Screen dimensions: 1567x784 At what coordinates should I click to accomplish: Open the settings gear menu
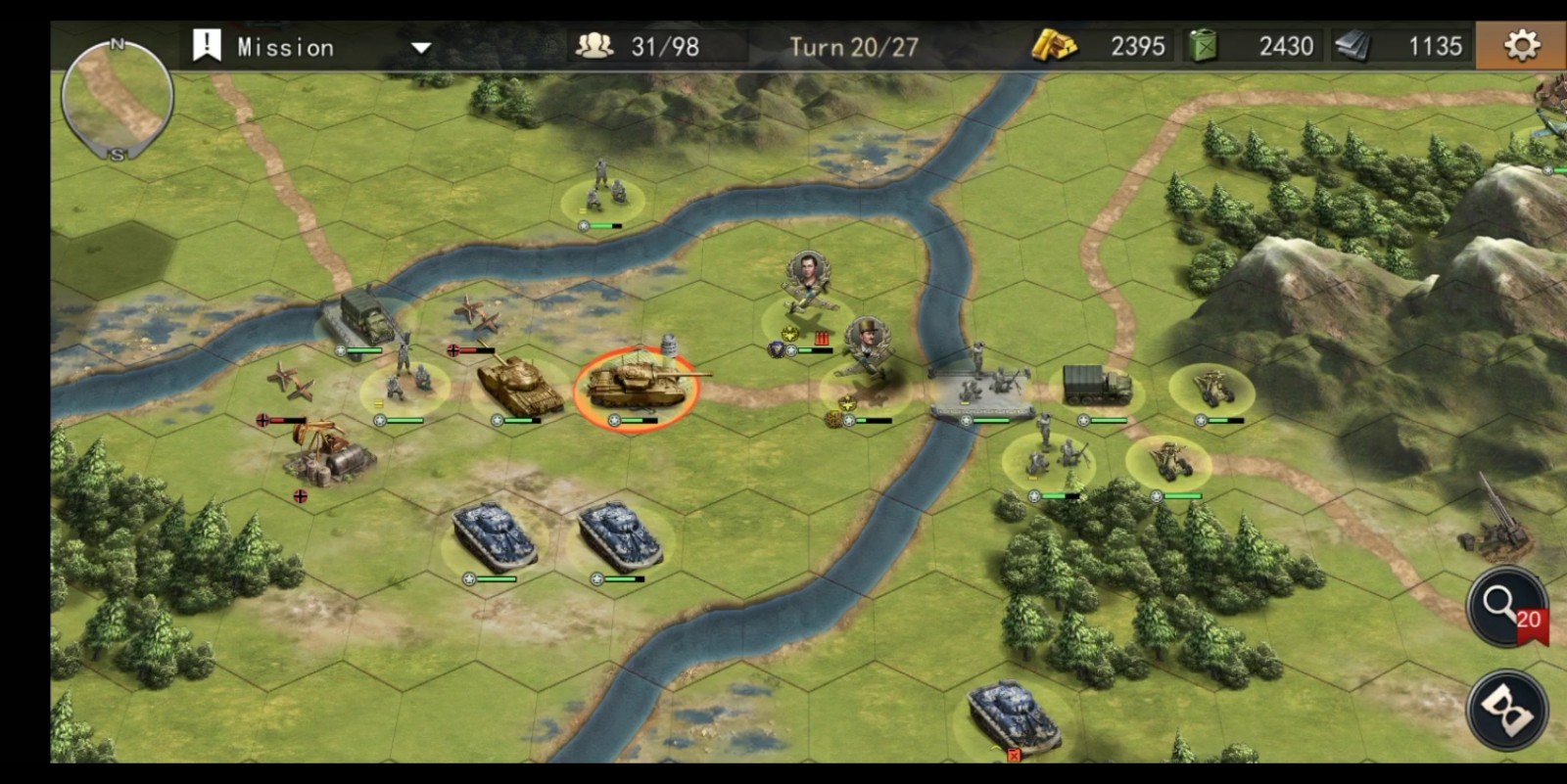tap(1521, 45)
